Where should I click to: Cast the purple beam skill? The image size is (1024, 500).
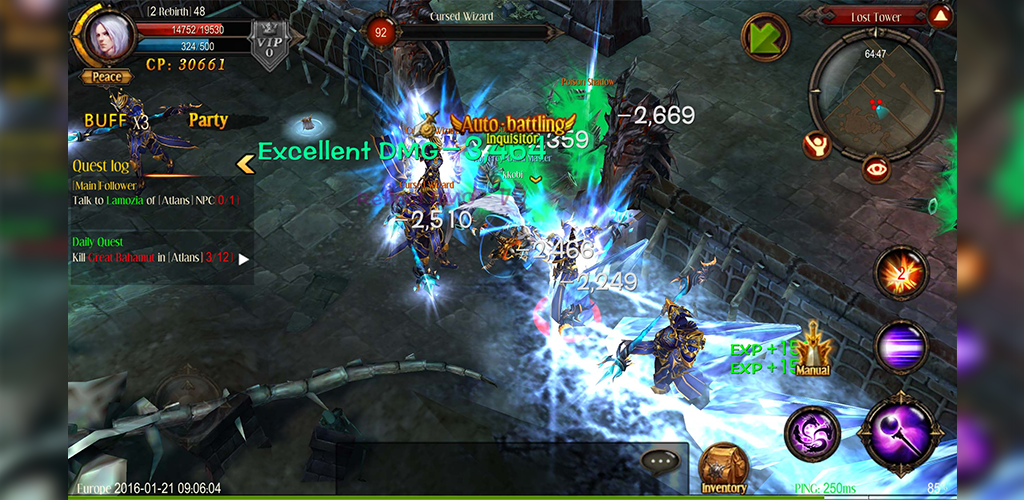pyautogui.click(x=901, y=346)
